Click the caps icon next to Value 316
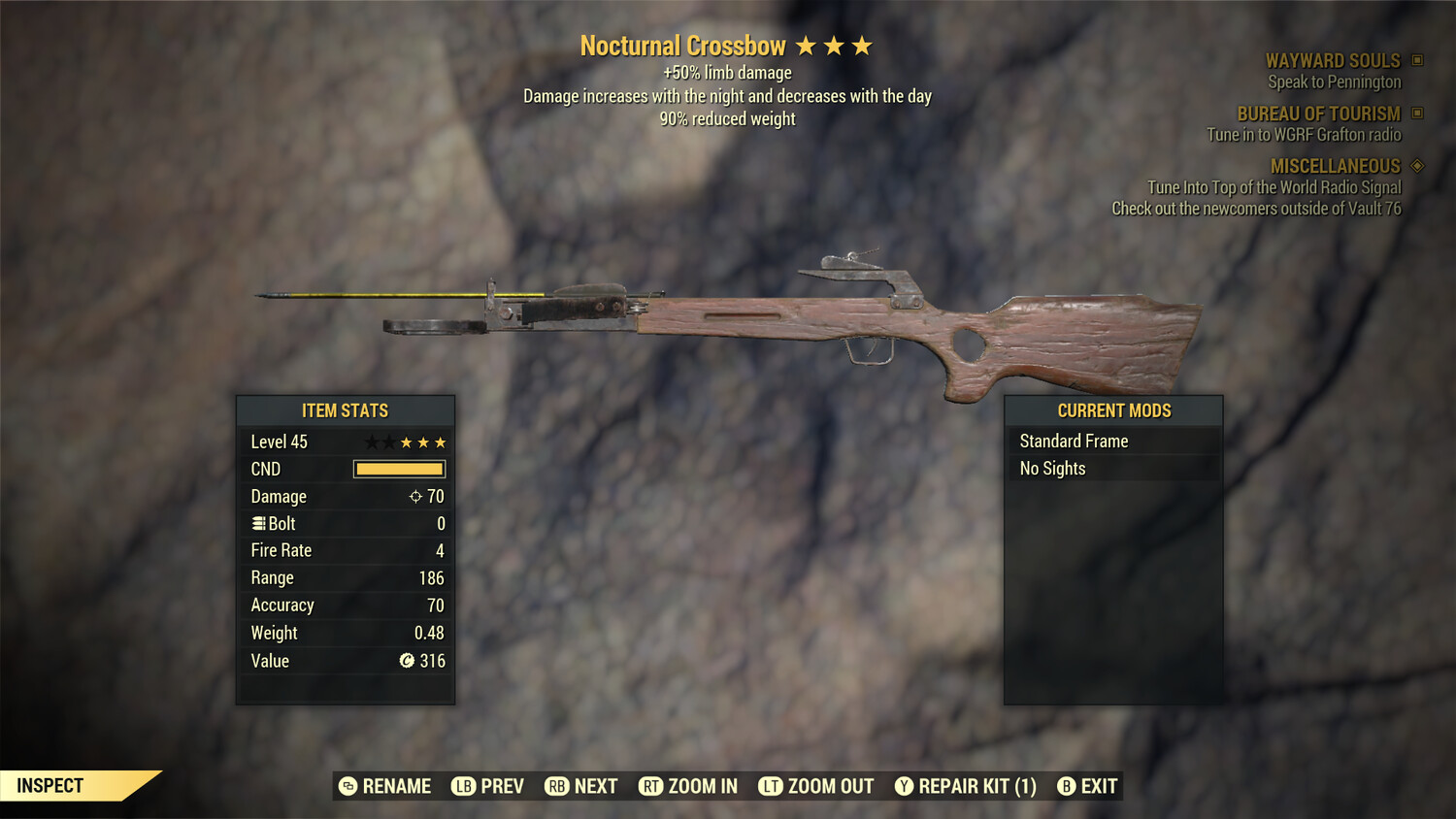The width and height of the screenshot is (1456, 819). coord(409,661)
